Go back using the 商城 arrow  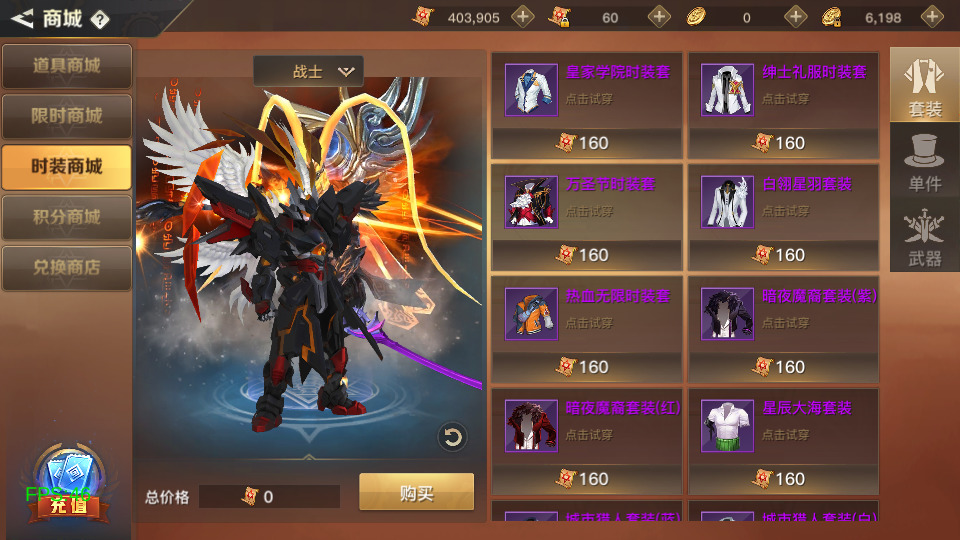coord(22,18)
